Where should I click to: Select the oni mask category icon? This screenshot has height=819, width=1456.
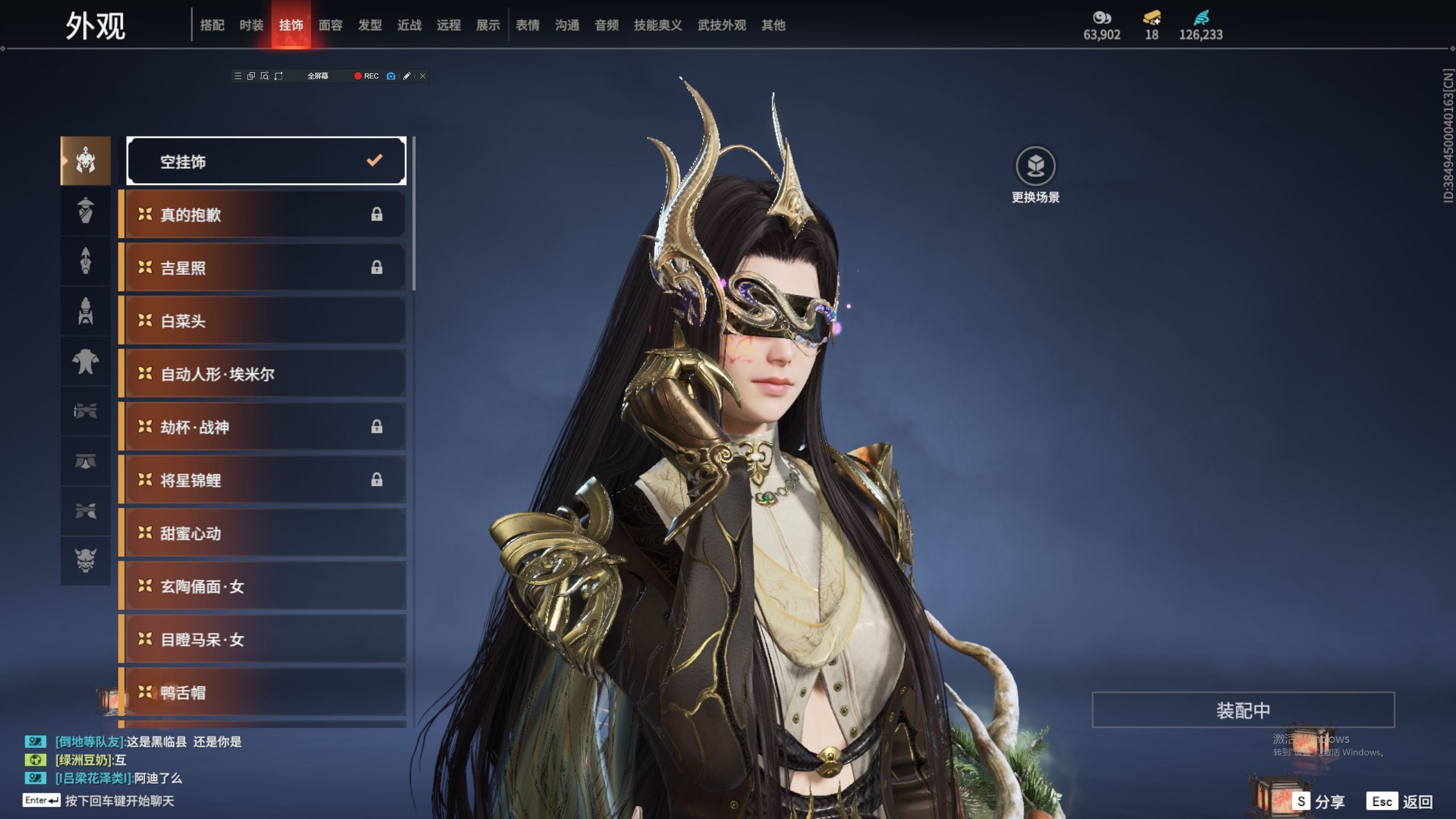coord(85,560)
